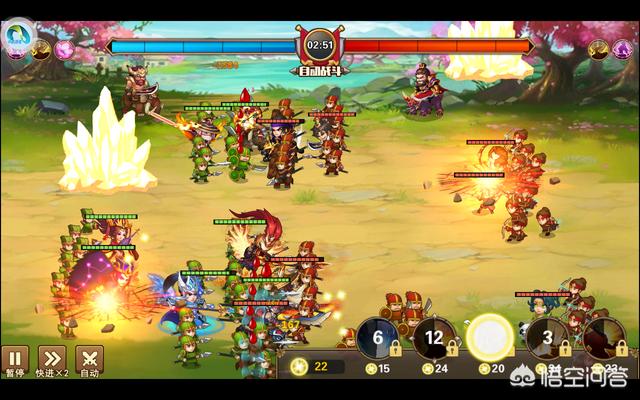Image resolution: width=640 pixels, height=400 pixels.
Task: Pause the battle with the 暂停 button
Action: click(15, 359)
